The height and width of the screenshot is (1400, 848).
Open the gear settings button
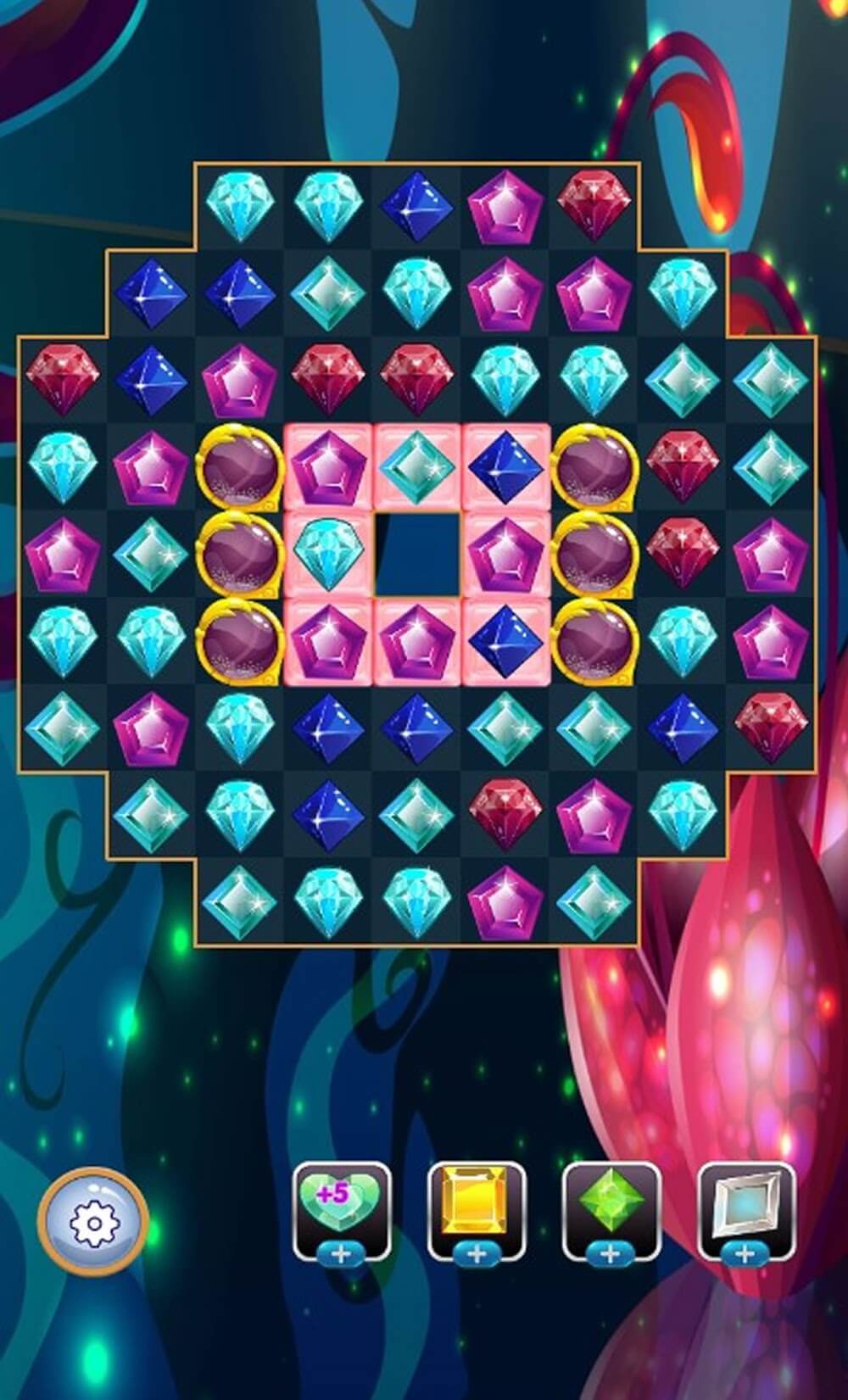click(x=93, y=1222)
